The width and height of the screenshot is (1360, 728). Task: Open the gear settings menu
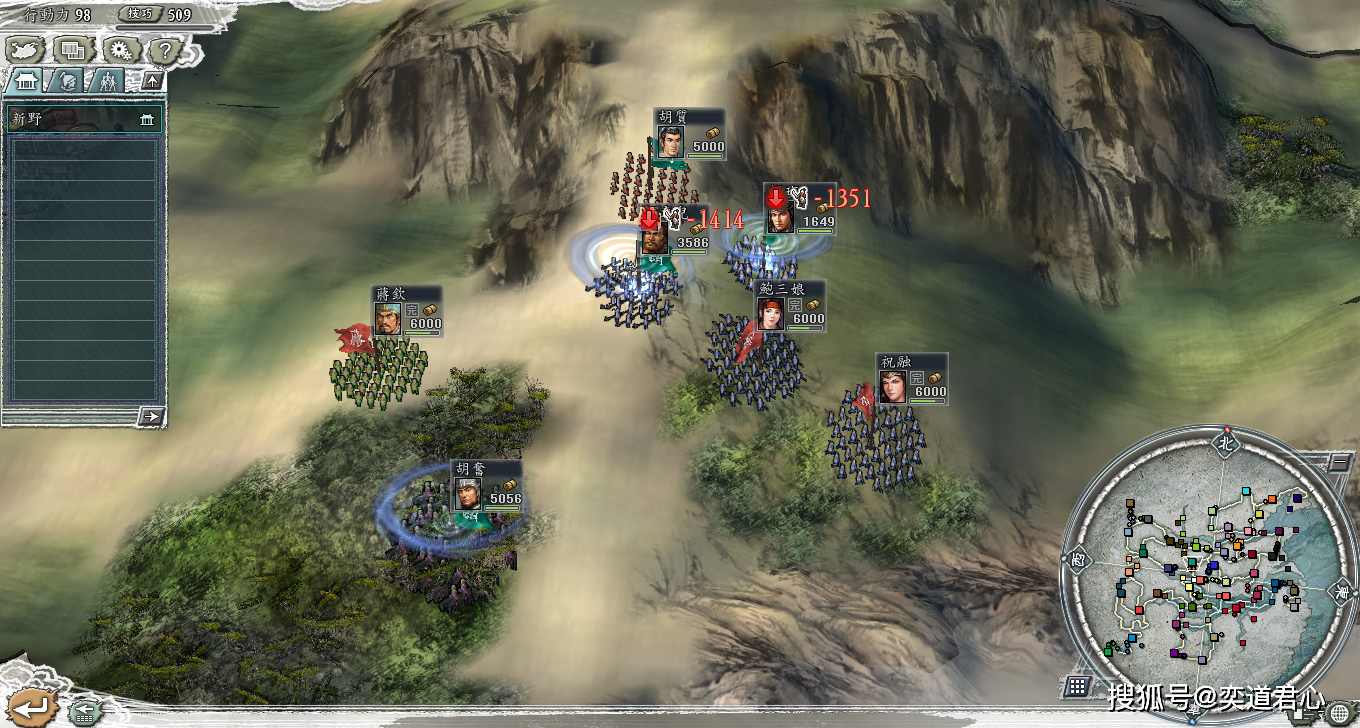click(x=120, y=48)
